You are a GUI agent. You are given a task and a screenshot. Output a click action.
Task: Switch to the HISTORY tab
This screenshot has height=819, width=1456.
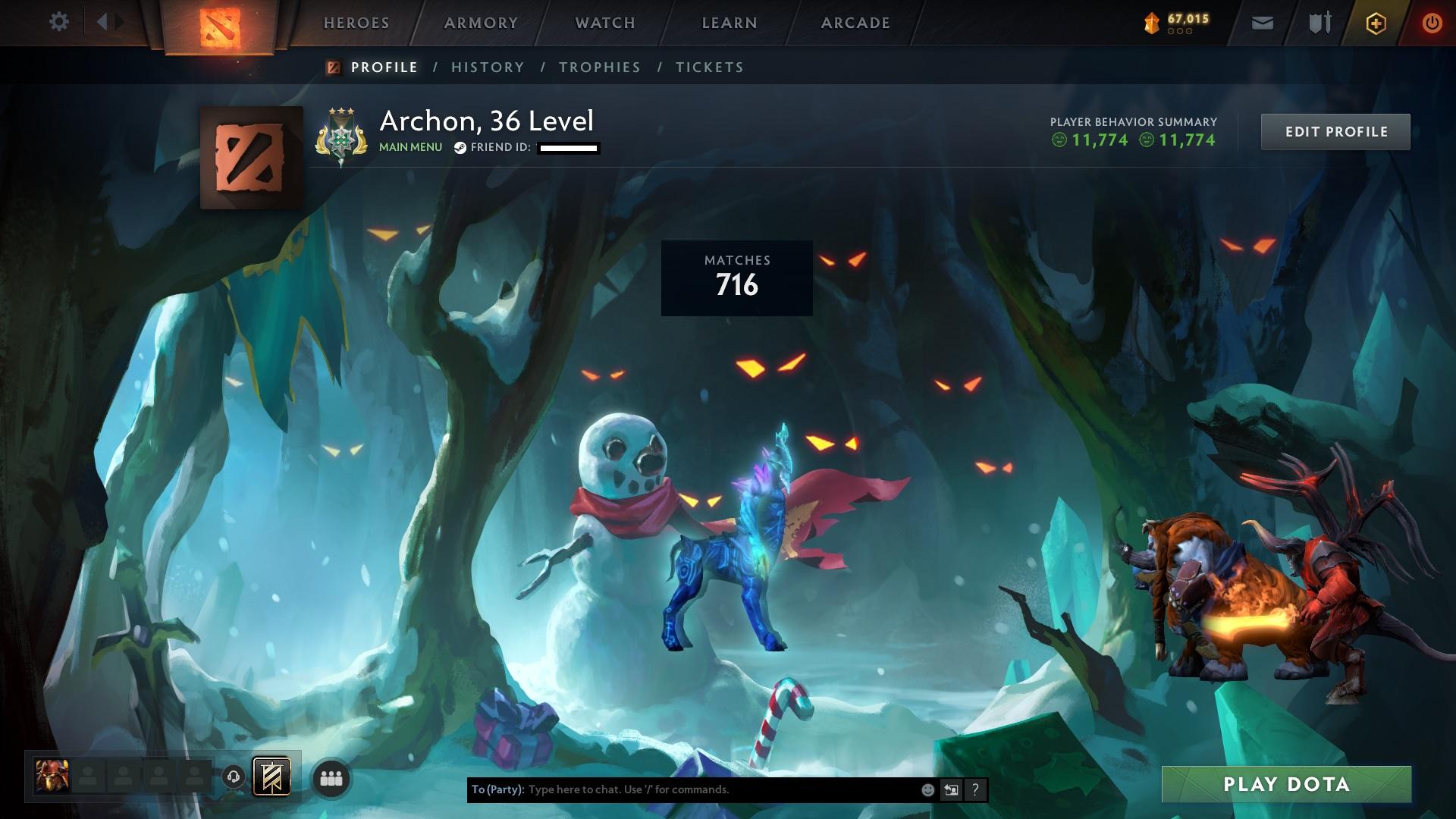click(x=488, y=67)
